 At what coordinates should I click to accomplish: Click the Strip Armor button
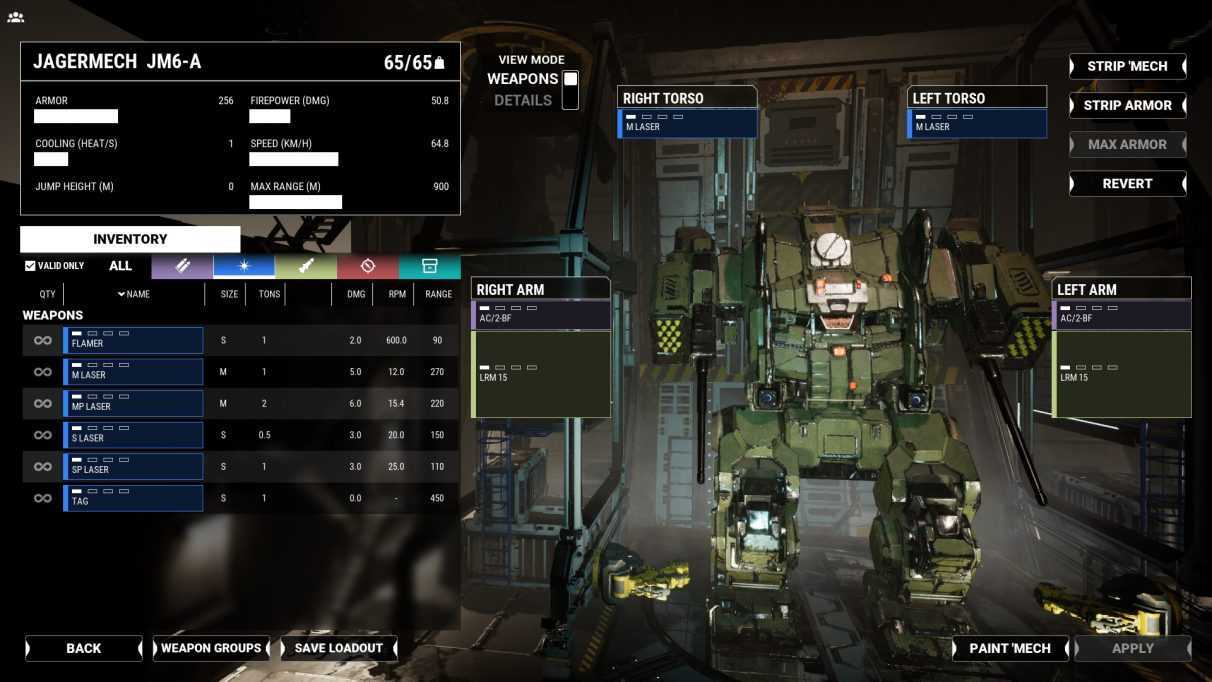(x=1127, y=105)
